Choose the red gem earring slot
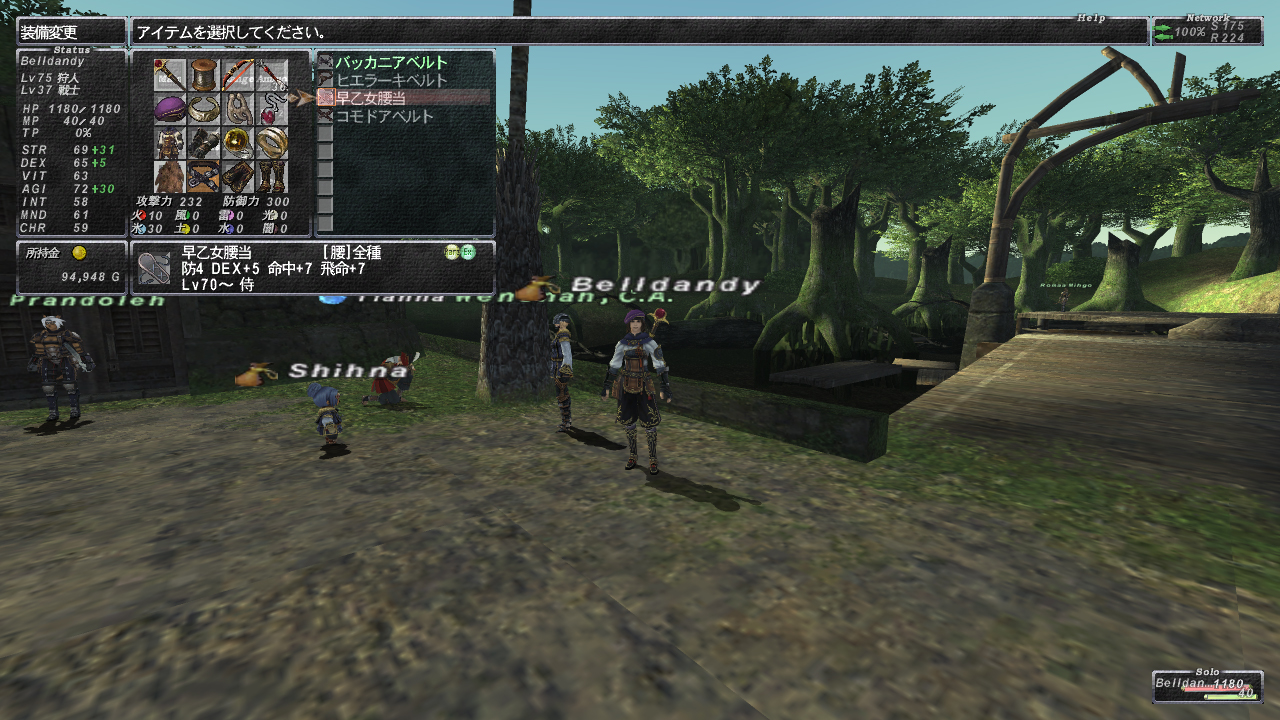1280x720 pixels. [x=271, y=109]
